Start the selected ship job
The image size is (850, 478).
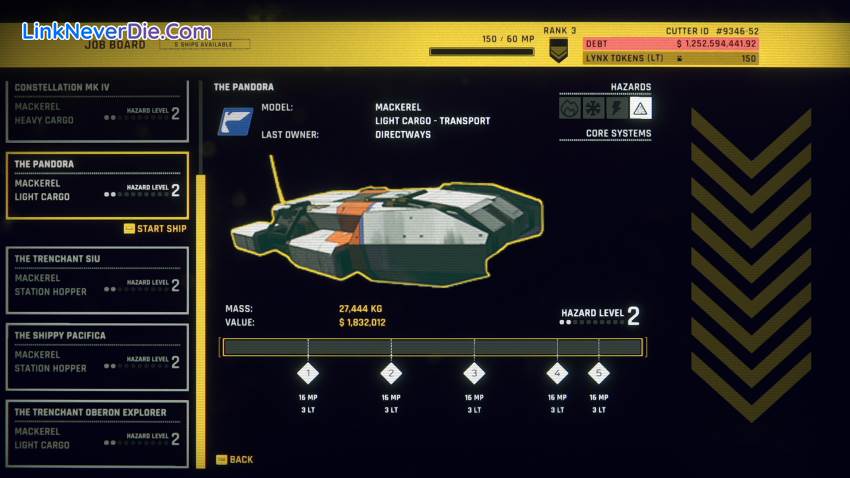[158, 229]
